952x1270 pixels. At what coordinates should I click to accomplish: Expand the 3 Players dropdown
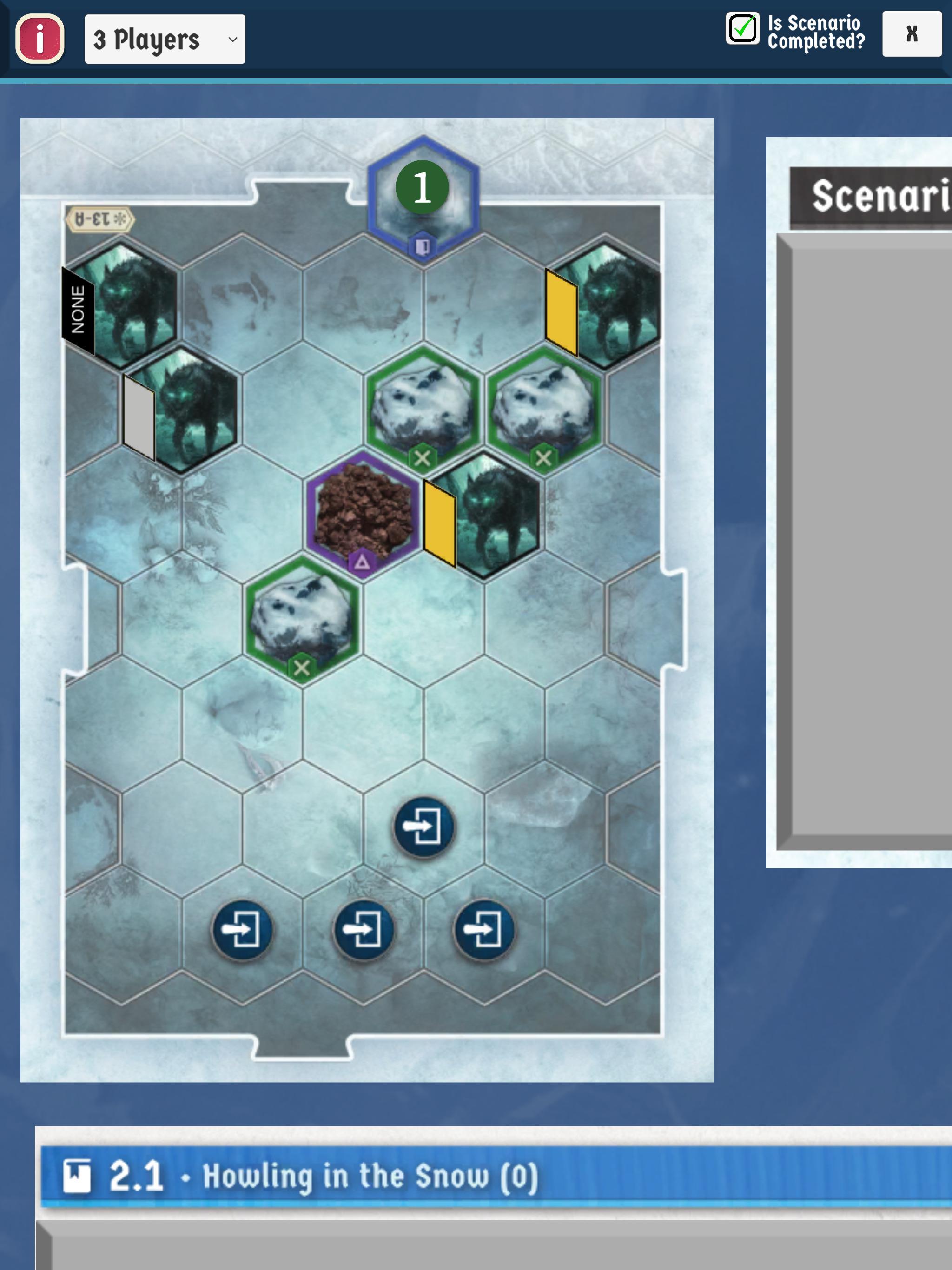click(165, 39)
